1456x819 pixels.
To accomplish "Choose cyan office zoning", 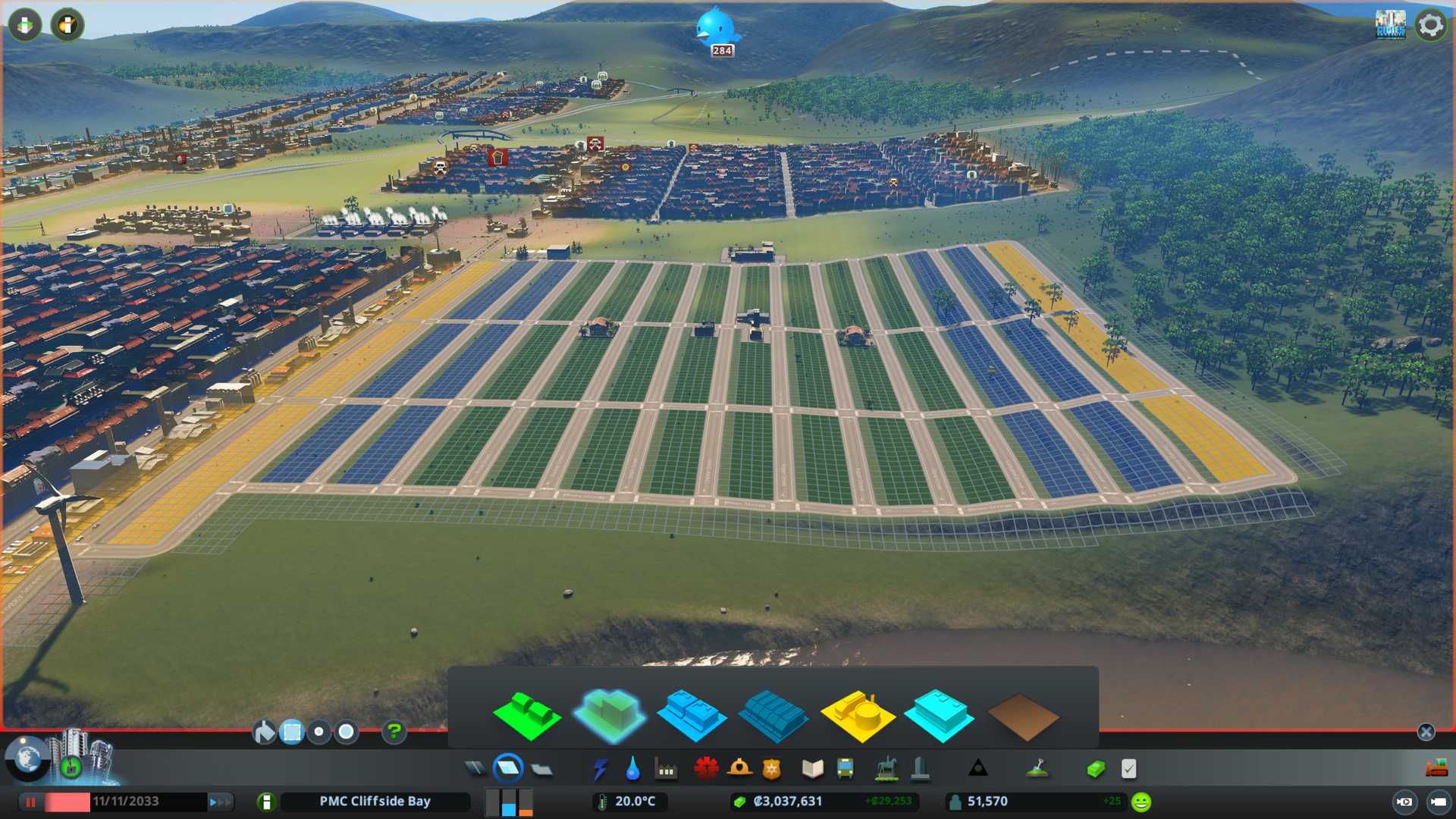I will (939, 715).
